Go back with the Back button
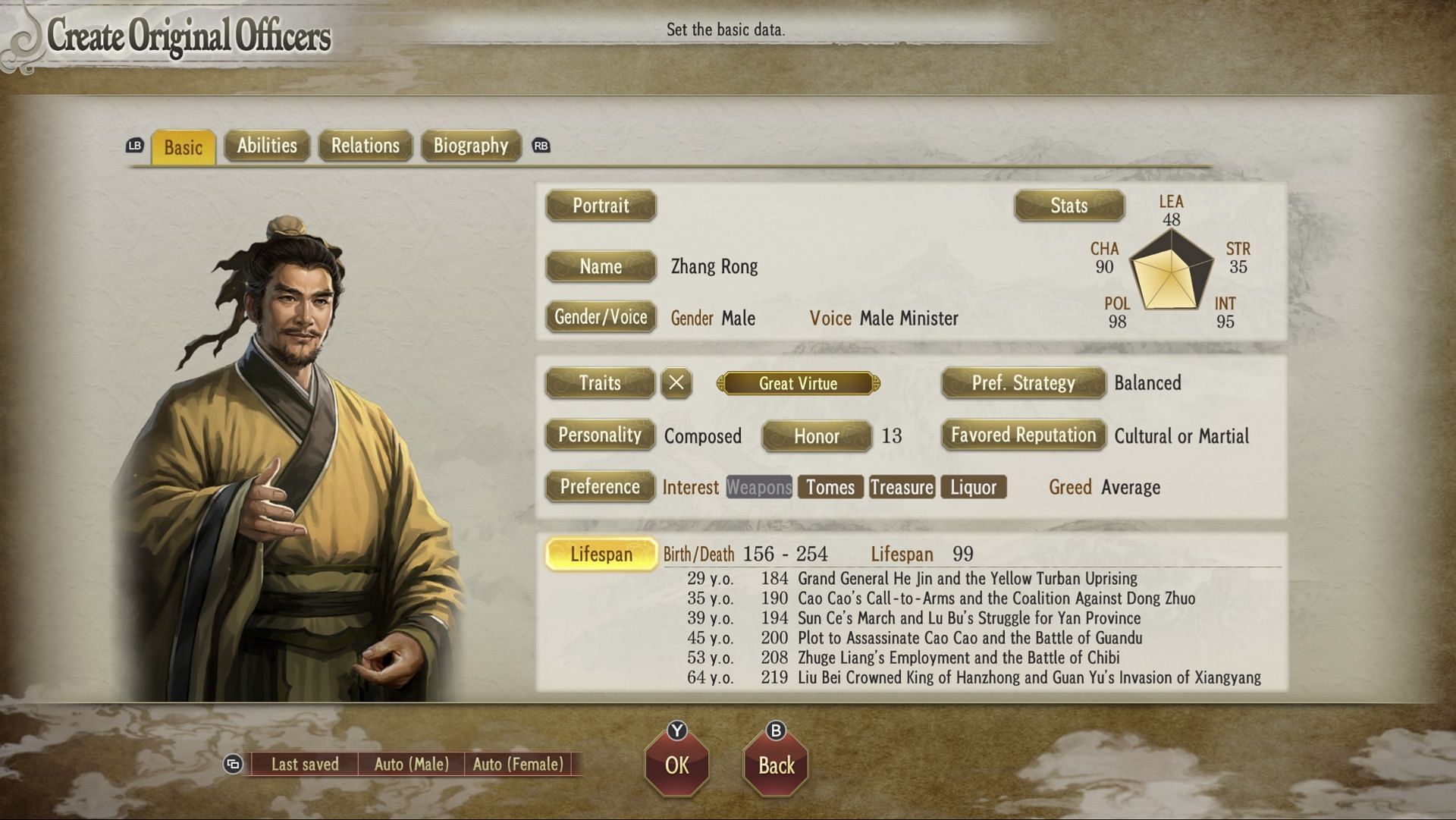 [x=777, y=765]
